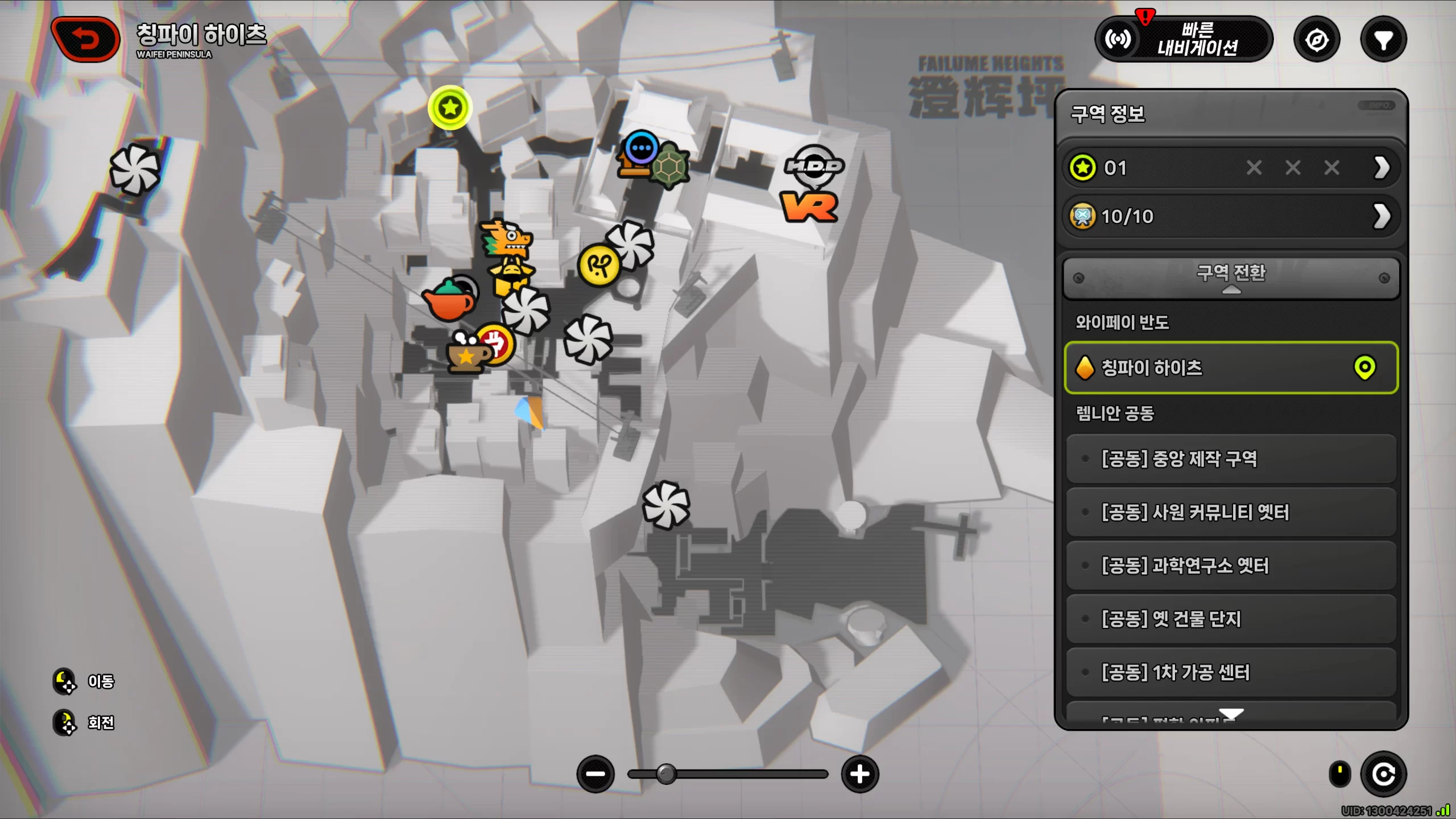1456x819 pixels.
Task: Click the red back arrow button
Action: point(86,39)
